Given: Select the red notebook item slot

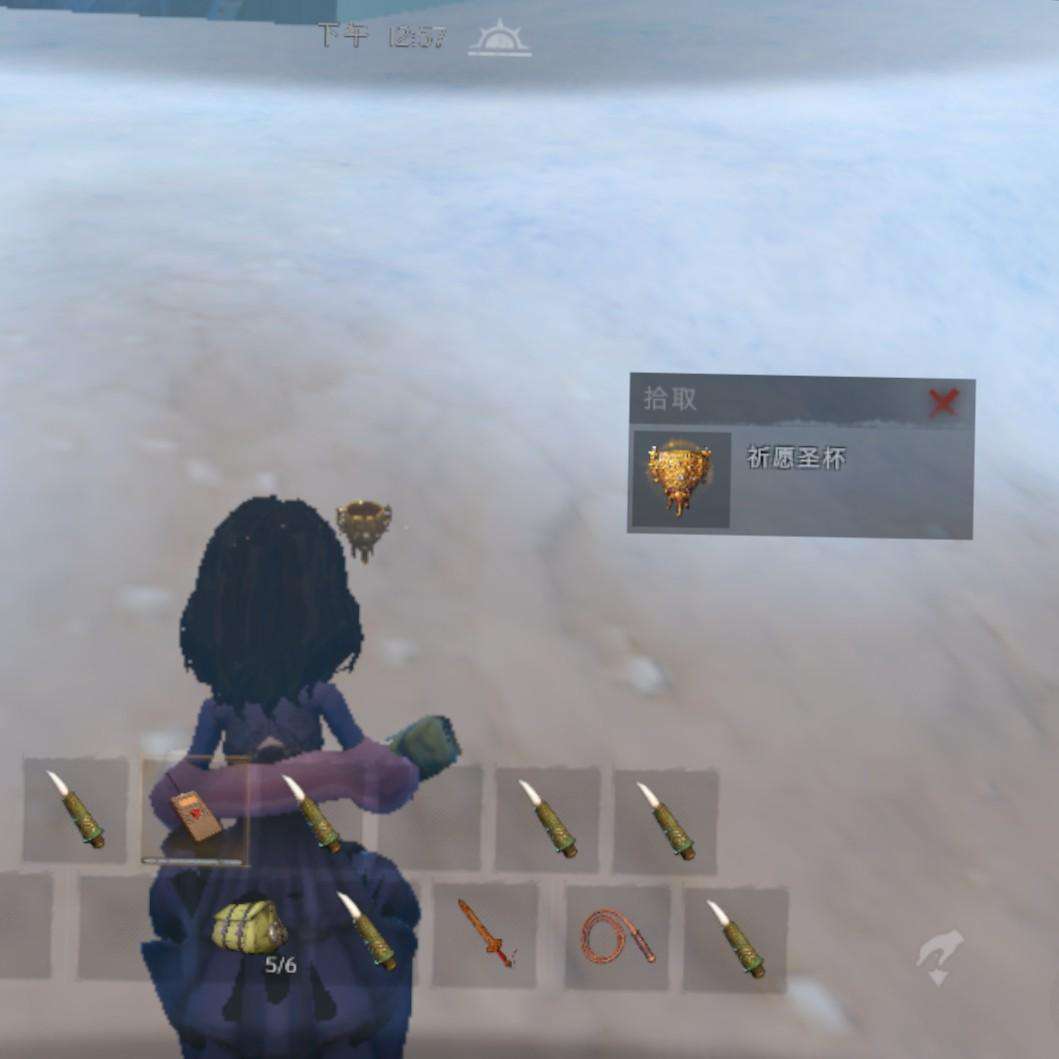Looking at the screenshot, I should [x=193, y=812].
